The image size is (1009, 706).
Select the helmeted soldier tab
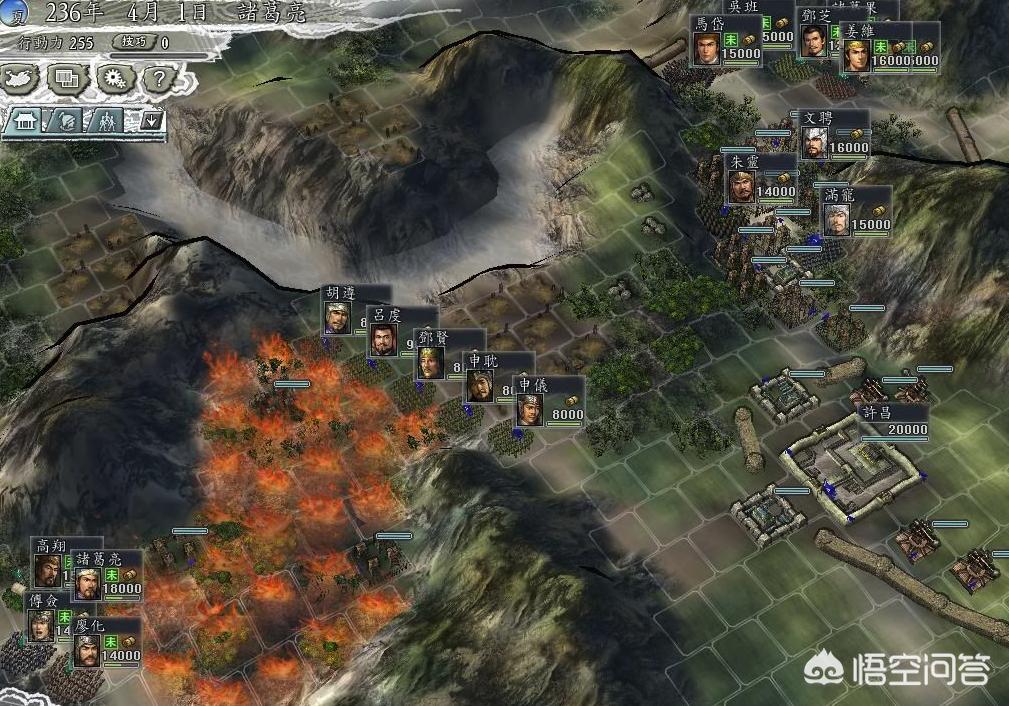(x=65, y=121)
